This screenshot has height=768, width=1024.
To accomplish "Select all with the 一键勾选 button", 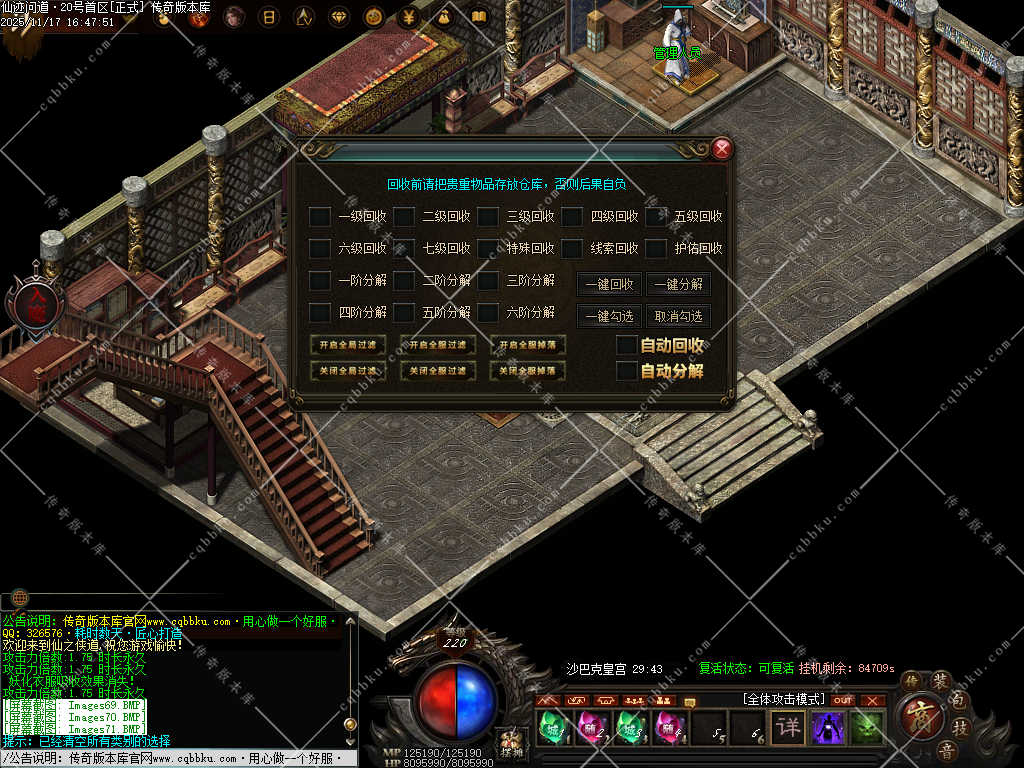I will (609, 316).
